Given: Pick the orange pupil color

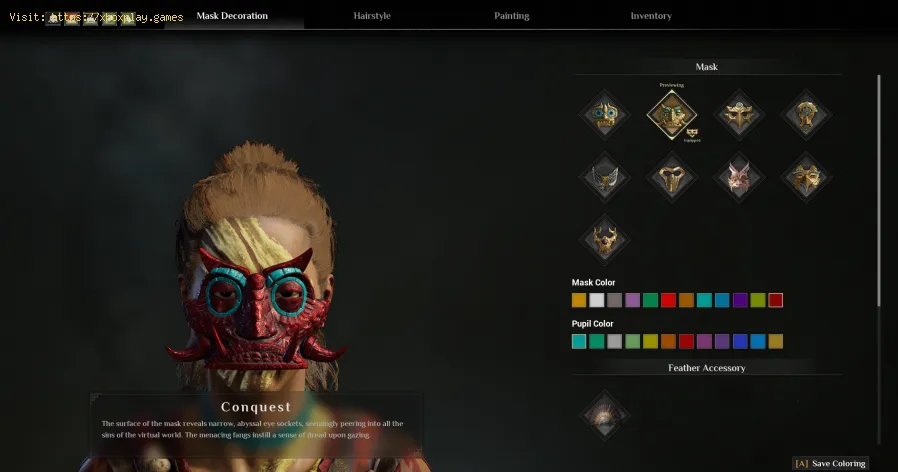Looking at the screenshot, I should 668,341.
